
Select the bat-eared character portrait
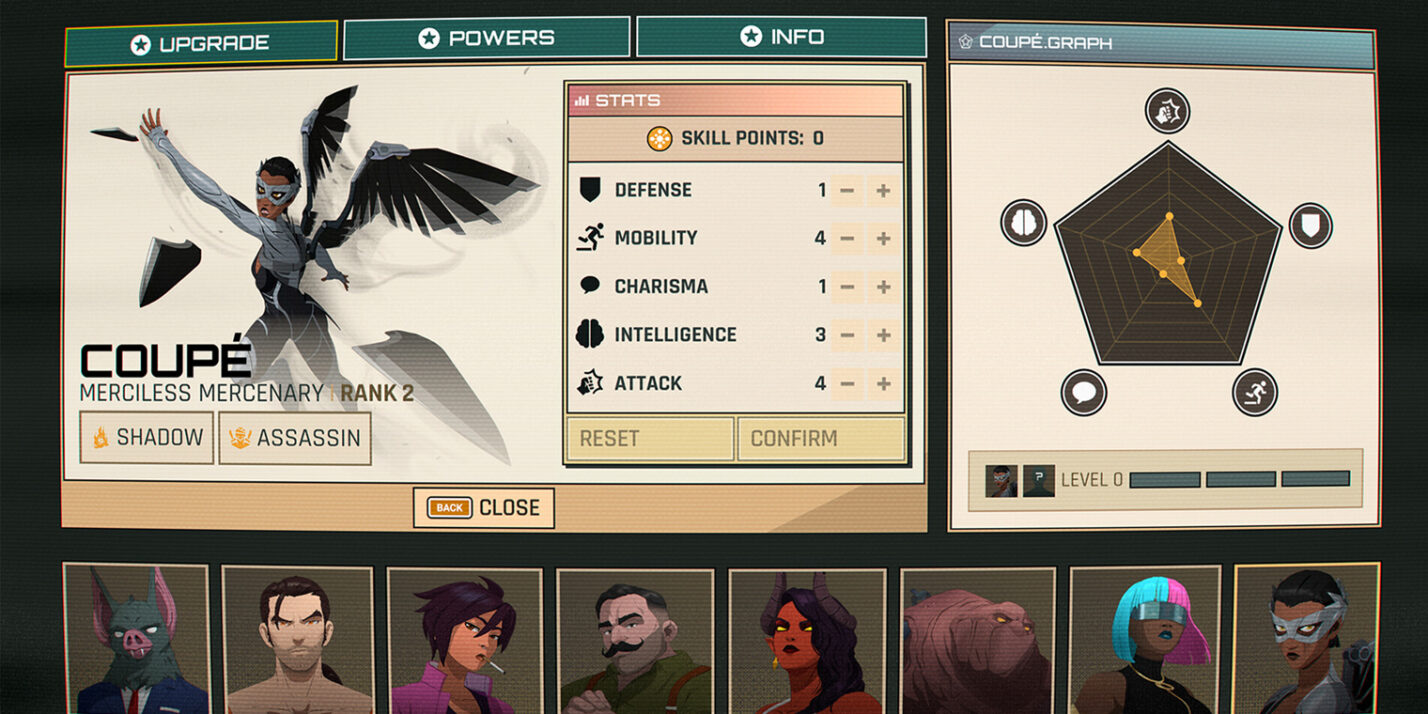(136, 640)
